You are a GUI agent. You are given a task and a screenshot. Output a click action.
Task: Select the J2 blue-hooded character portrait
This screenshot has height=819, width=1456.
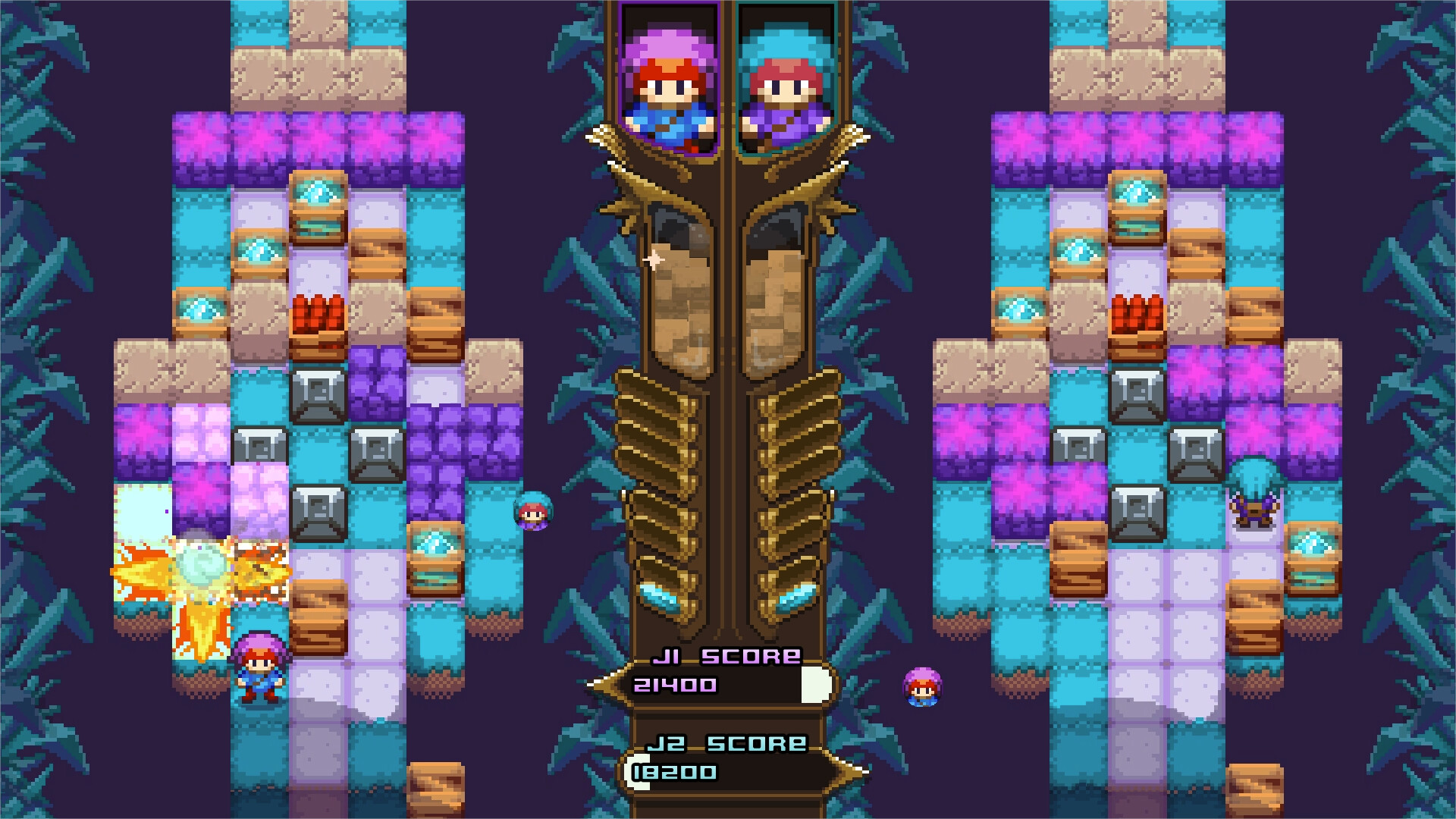point(789,72)
